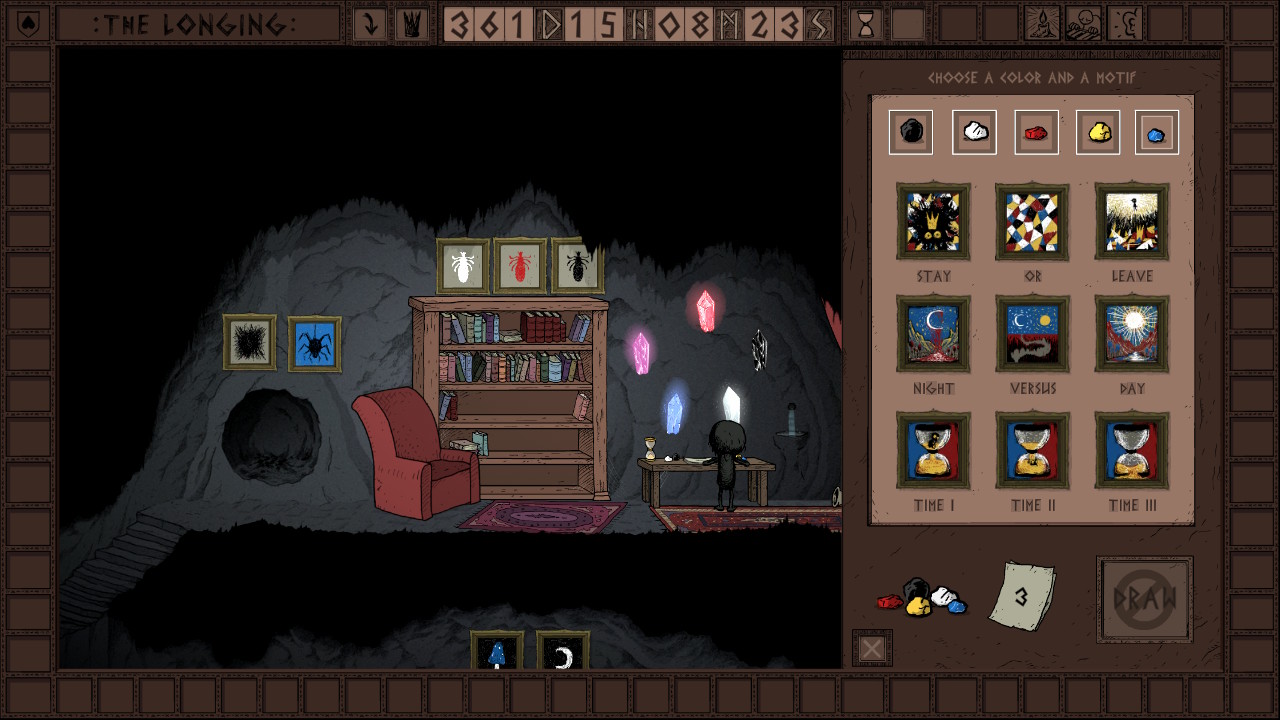Choose the Or motif painting
1280x720 pixels.
[1032, 222]
